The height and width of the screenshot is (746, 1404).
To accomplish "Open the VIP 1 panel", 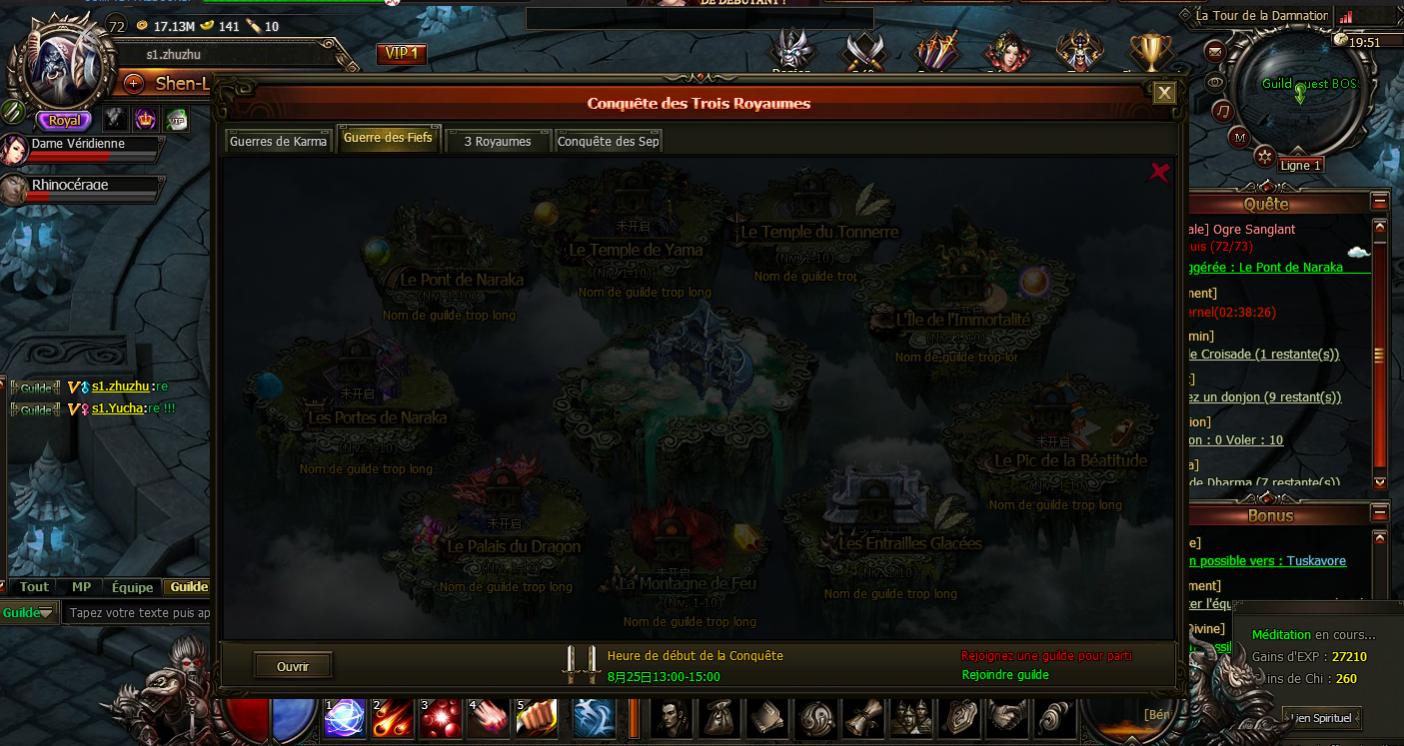I will pyautogui.click(x=402, y=54).
